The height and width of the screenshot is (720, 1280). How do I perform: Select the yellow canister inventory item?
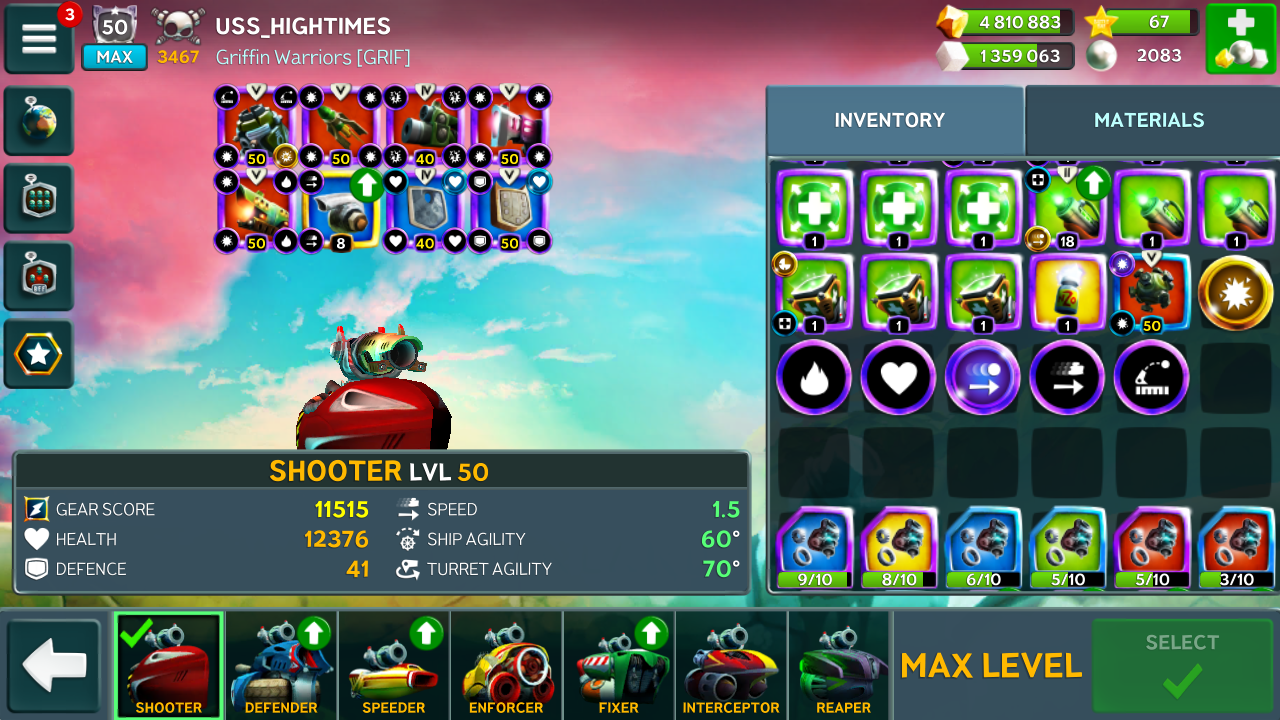(1068, 293)
